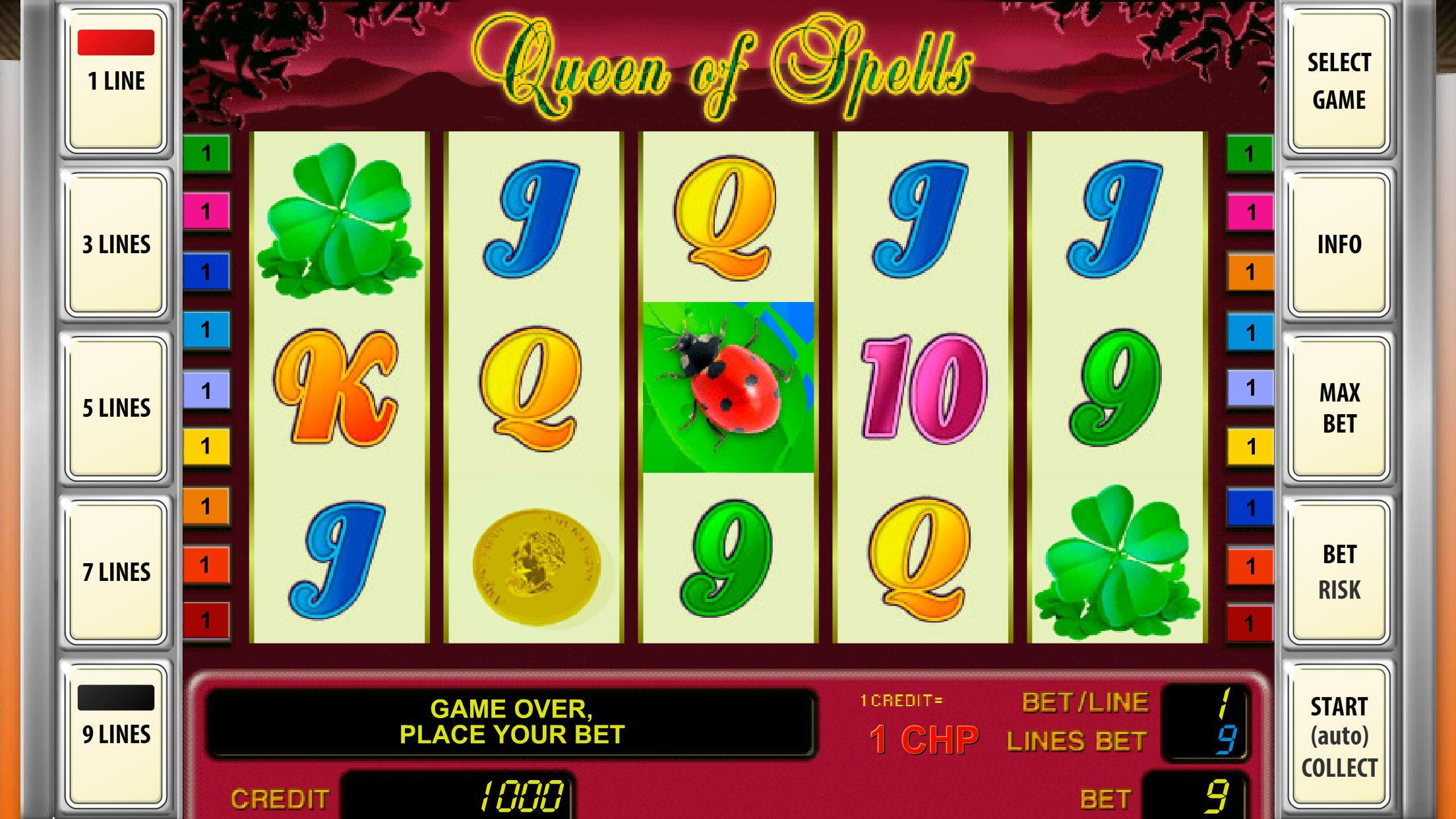Click the BET RISK button

click(x=1339, y=570)
